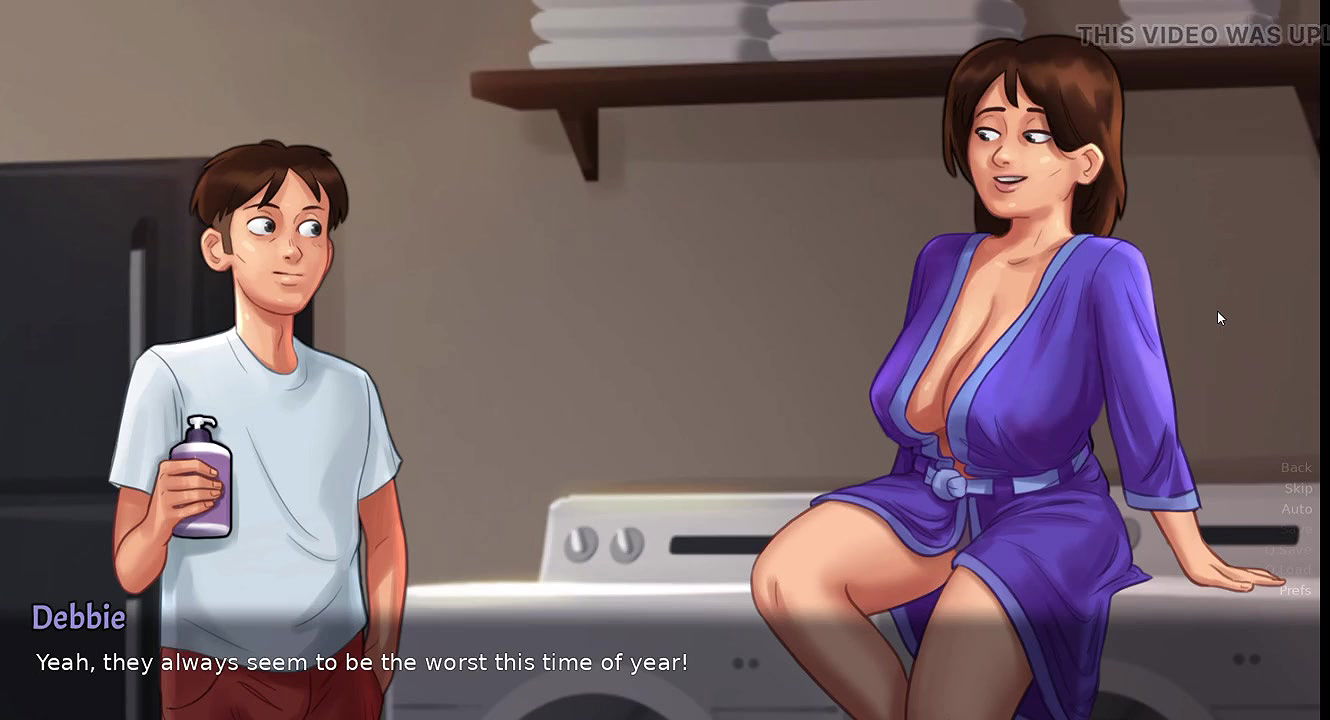Enable Skip mode
The width and height of the screenshot is (1330, 720).
click(x=1297, y=488)
